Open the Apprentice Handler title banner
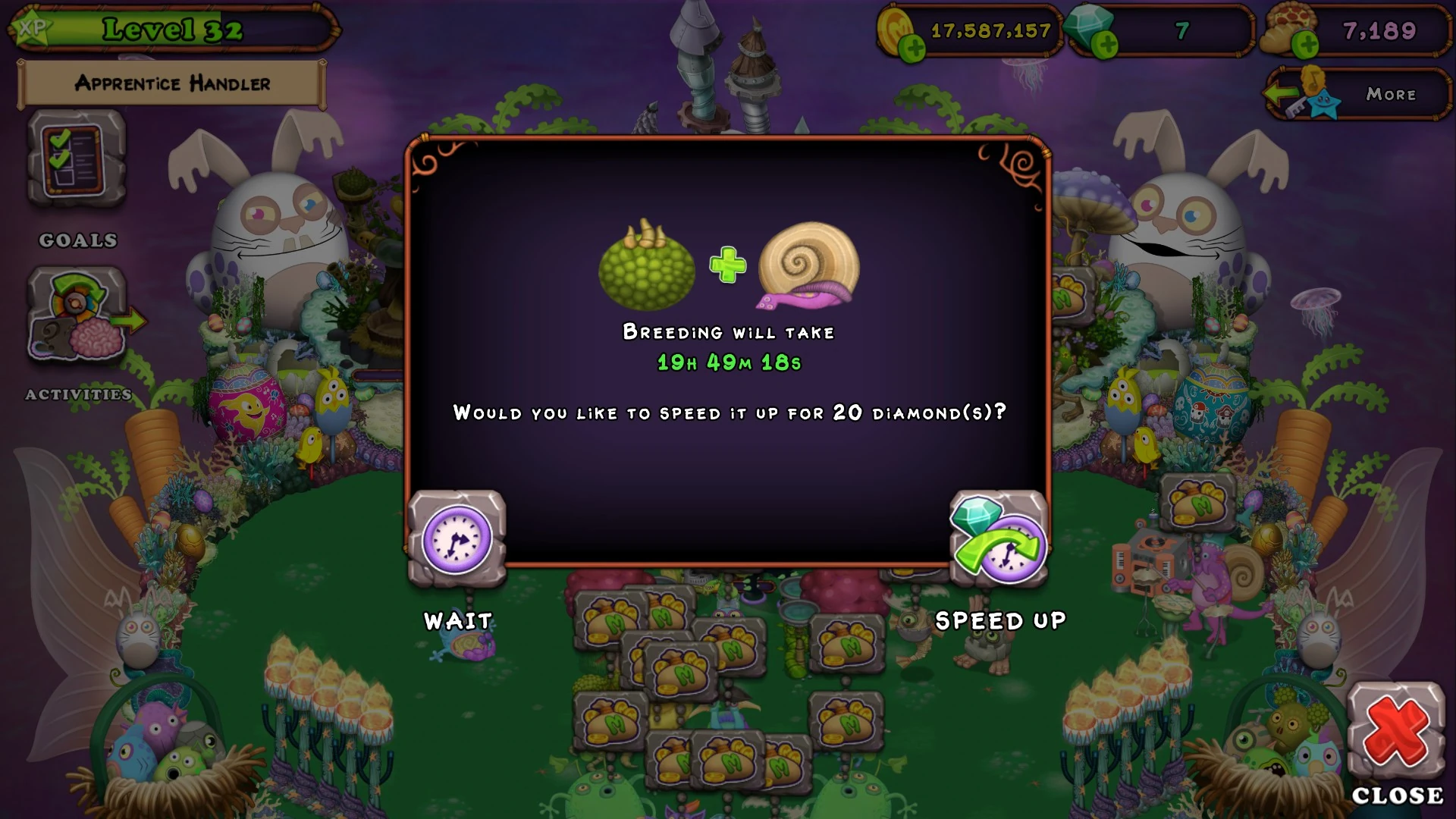 (171, 84)
